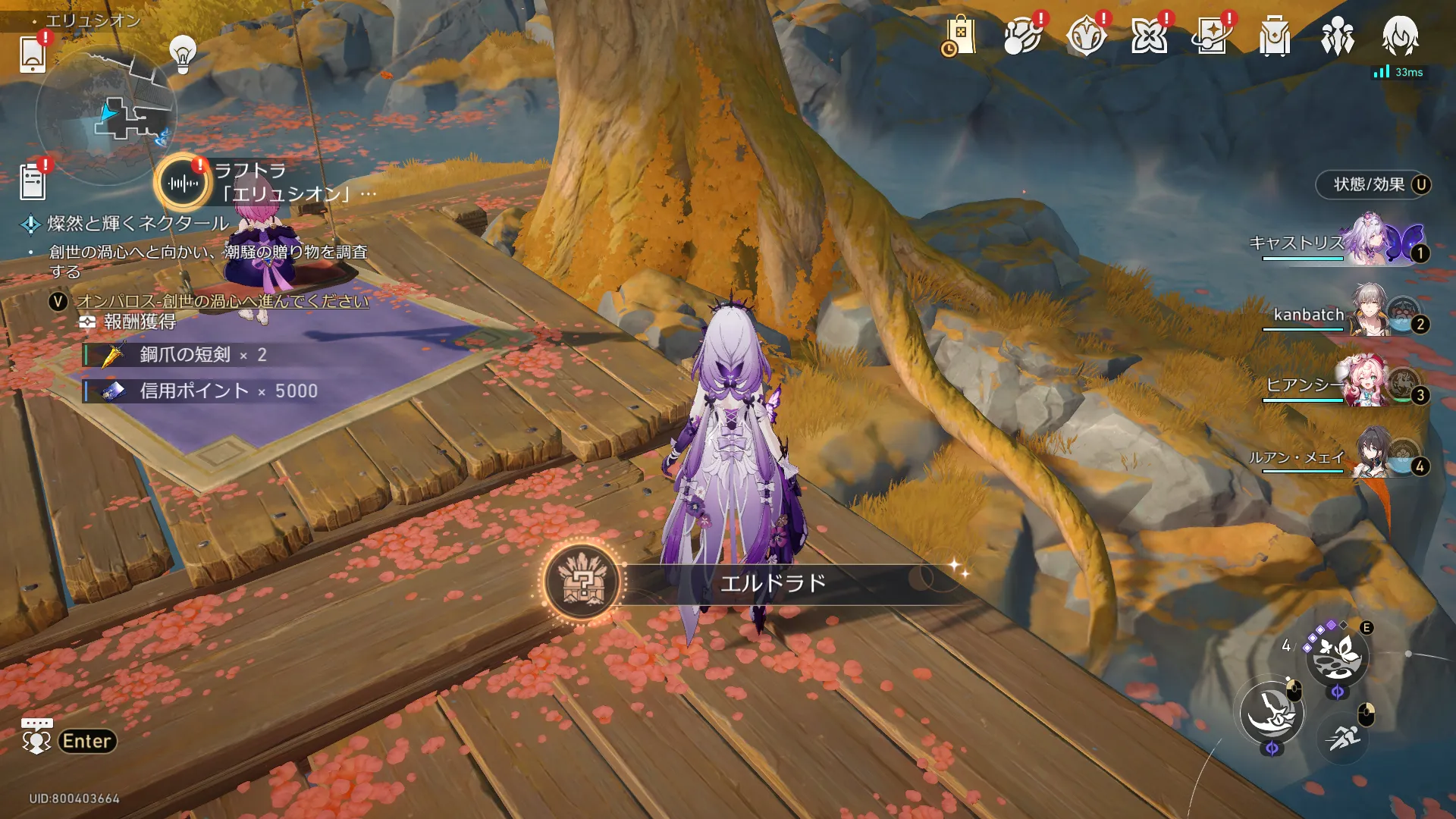This screenshot has height=819, width=1456.
Task: Click the circular minimap
Action: [106, 115]
